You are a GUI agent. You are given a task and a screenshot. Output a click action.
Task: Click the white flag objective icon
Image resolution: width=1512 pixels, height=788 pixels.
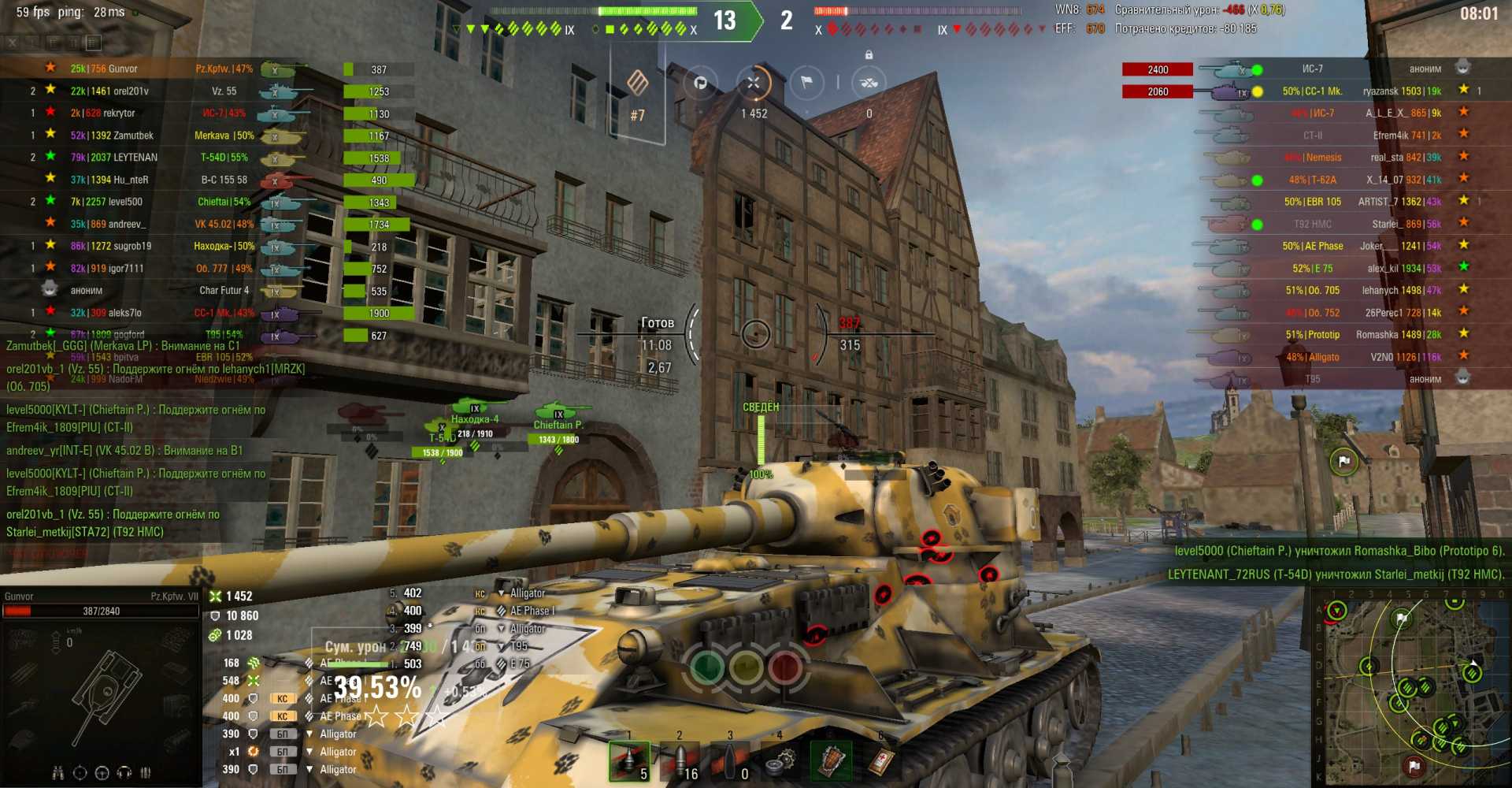[806, 83]
